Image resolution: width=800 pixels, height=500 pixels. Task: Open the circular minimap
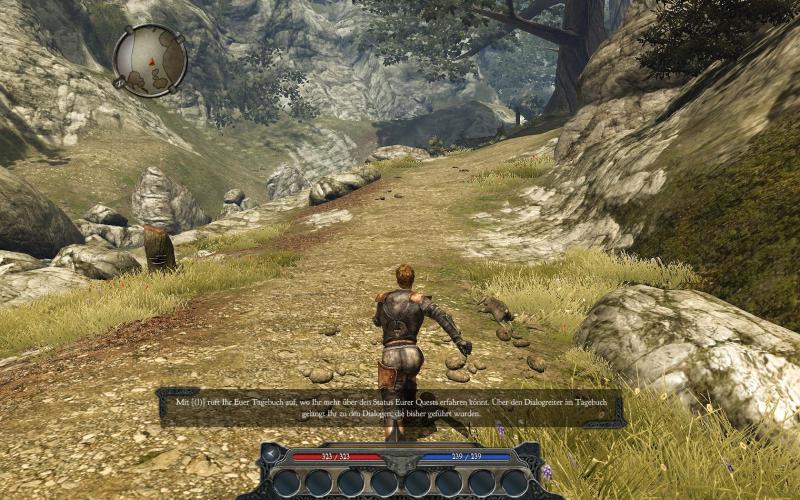coord(150,60)
